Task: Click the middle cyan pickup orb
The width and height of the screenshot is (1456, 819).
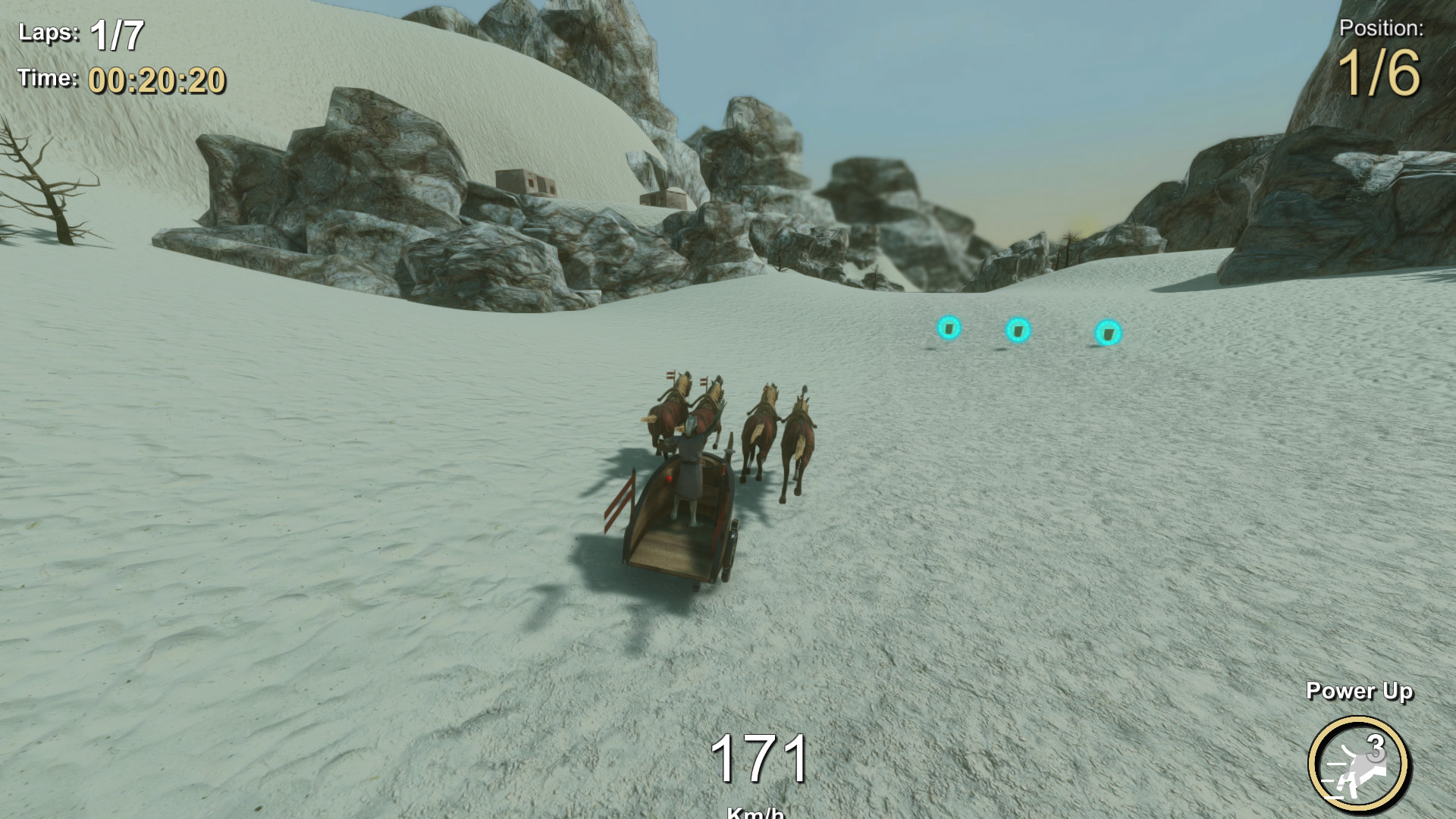Action: pos(1016,331)
